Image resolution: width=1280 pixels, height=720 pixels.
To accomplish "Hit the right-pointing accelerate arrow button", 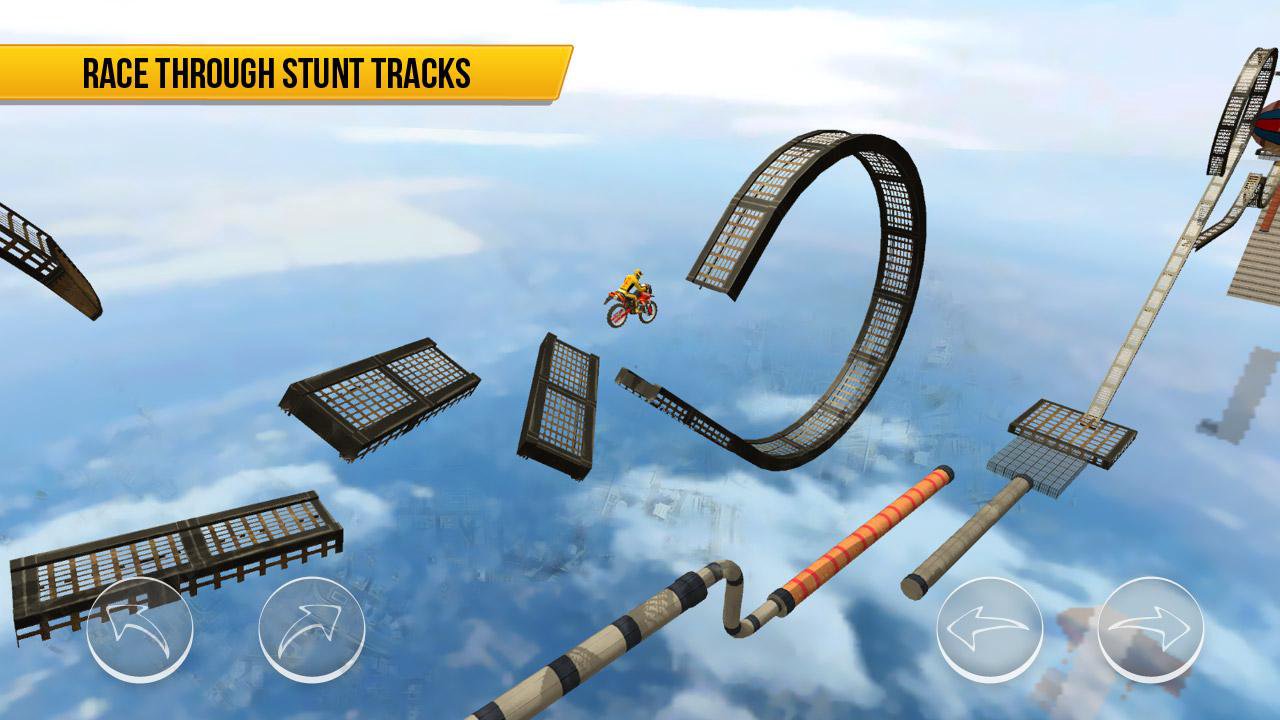I will tap(1150, 630).
